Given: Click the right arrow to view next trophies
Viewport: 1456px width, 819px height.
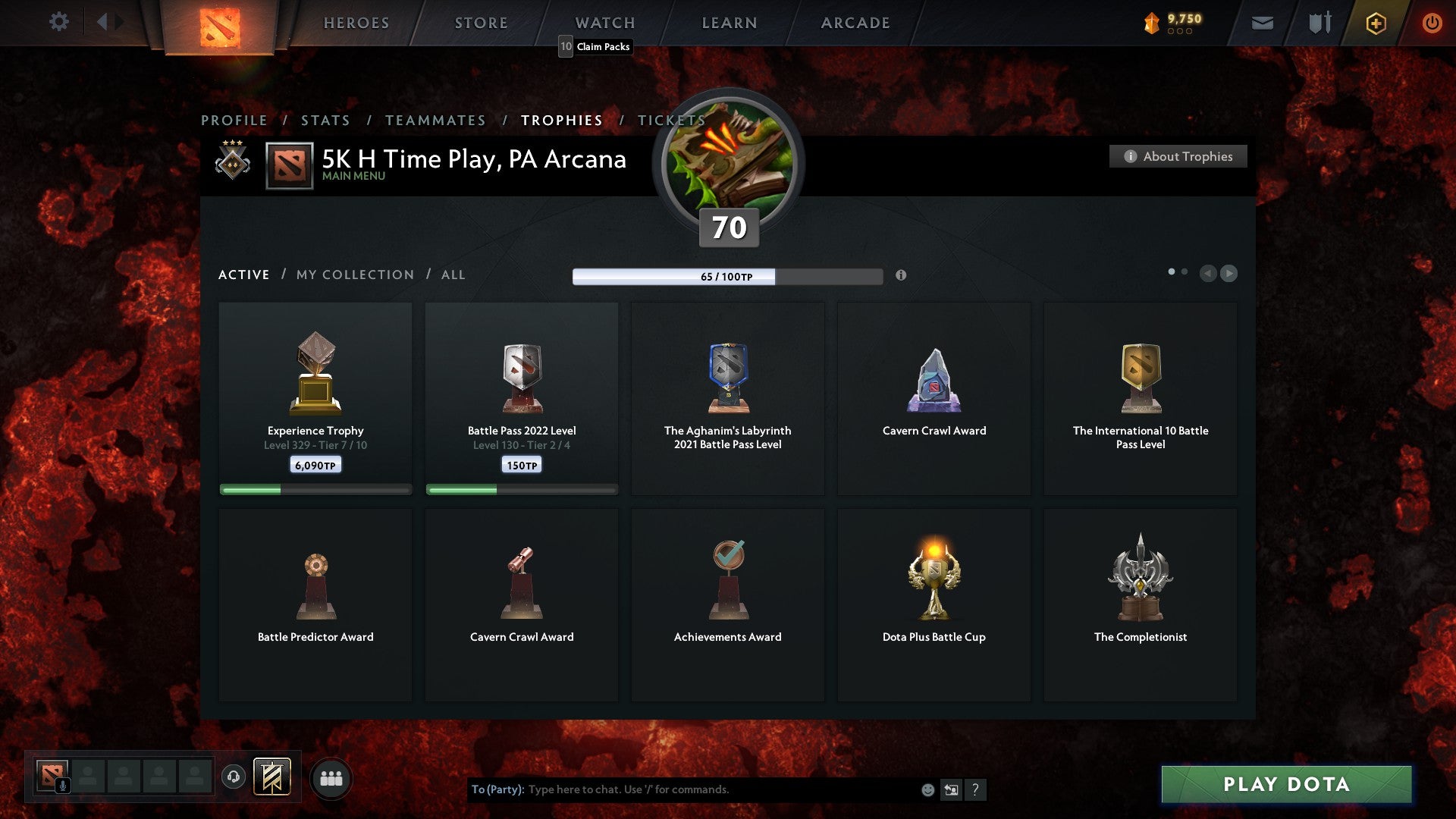Looking at the screenshot, I should (1228, 273).
